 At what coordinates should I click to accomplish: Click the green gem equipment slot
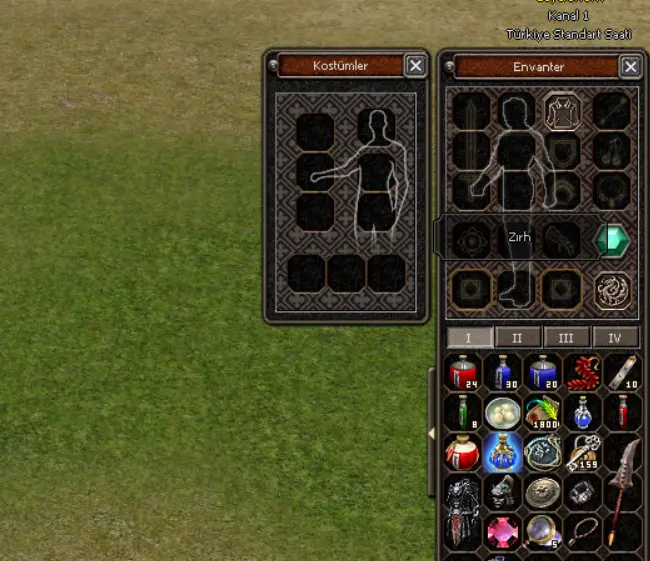(610, 240)
